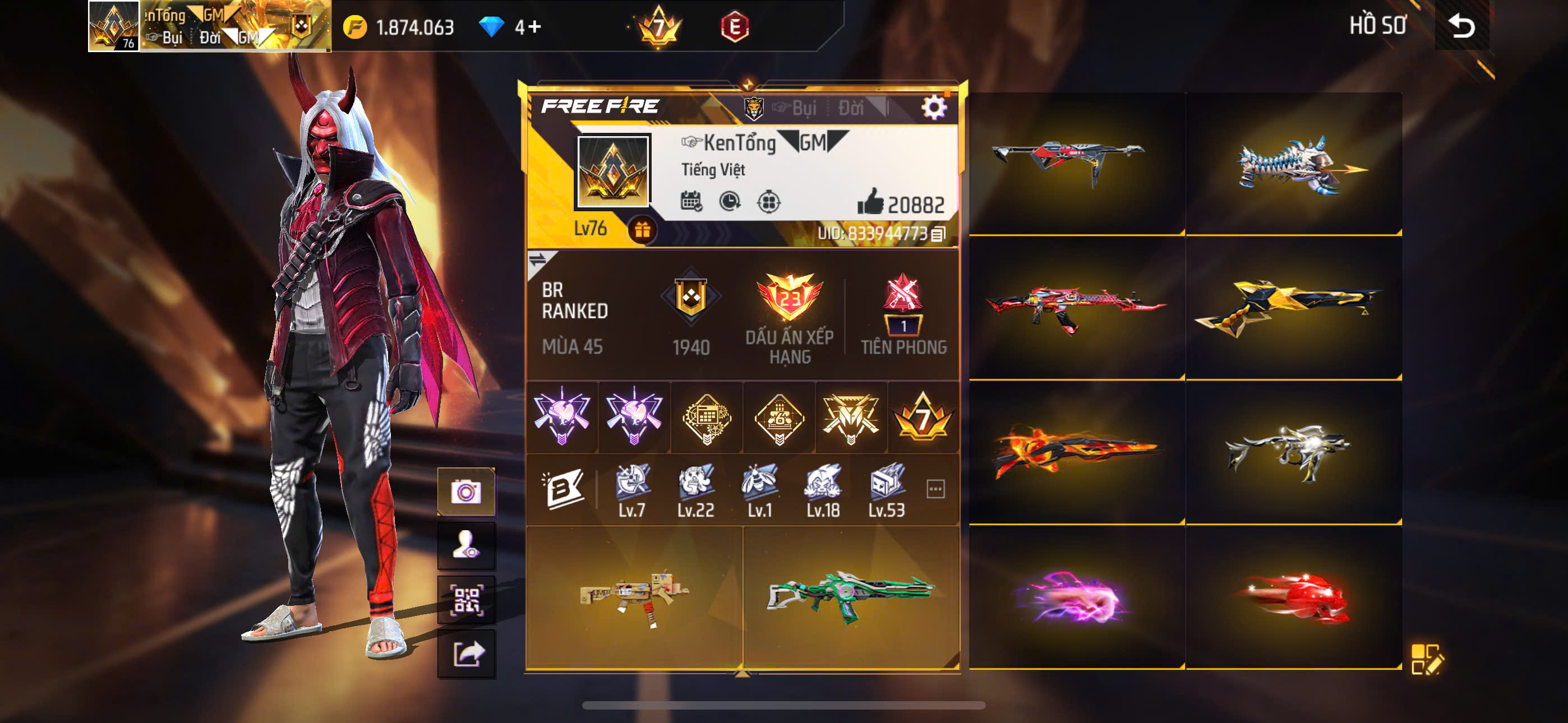Open the character preview silhouette button
This screenshot has width=1568, height=723.
pyautogui.click(x=465, y=545)
